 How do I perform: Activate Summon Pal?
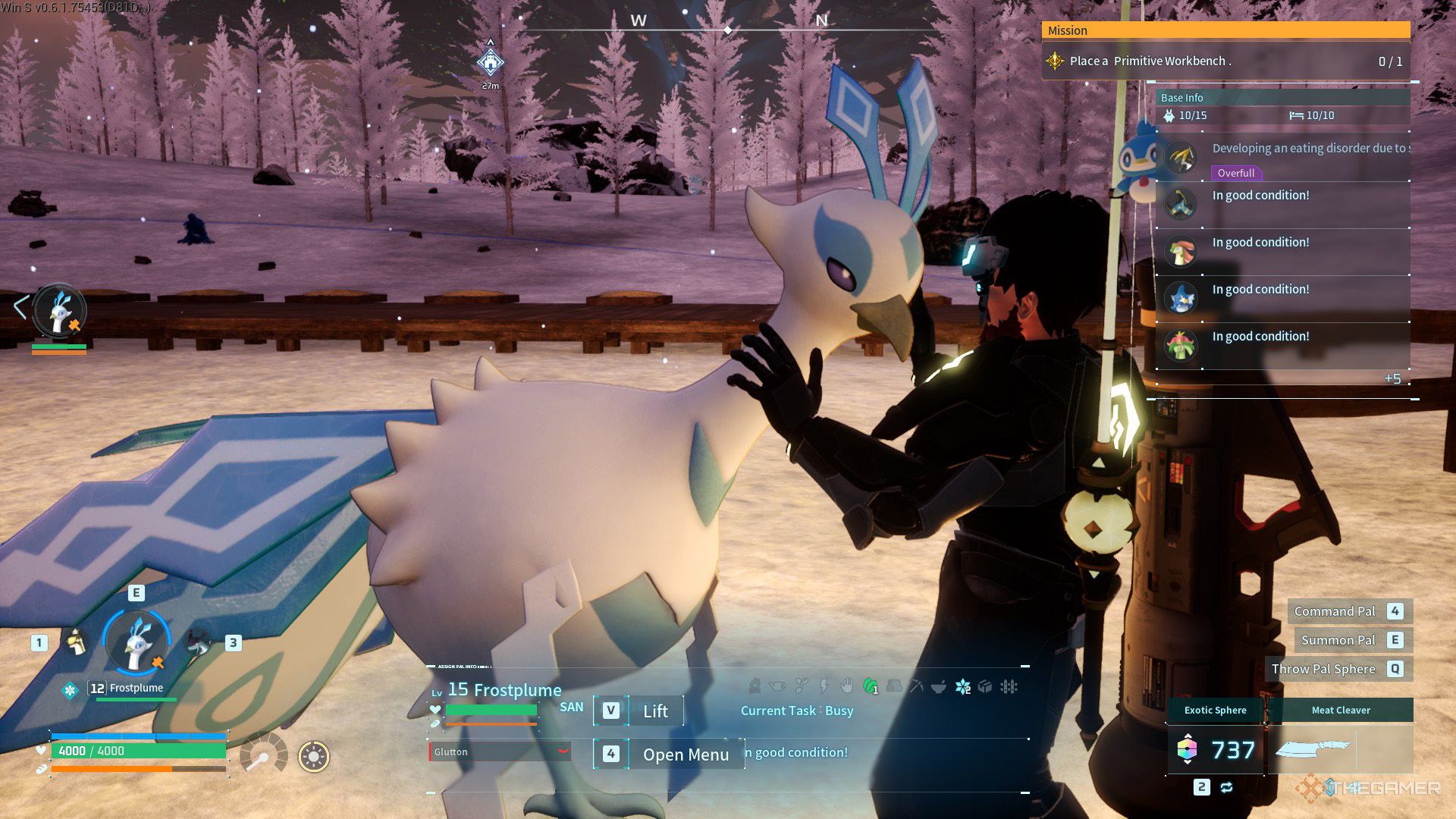click(1338, 640)
